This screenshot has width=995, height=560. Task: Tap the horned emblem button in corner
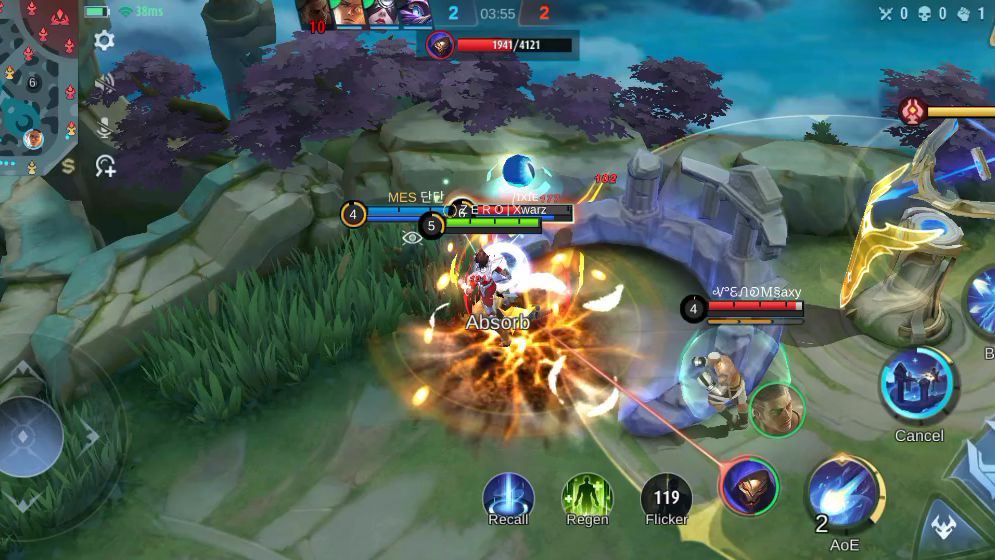[943, 526]
